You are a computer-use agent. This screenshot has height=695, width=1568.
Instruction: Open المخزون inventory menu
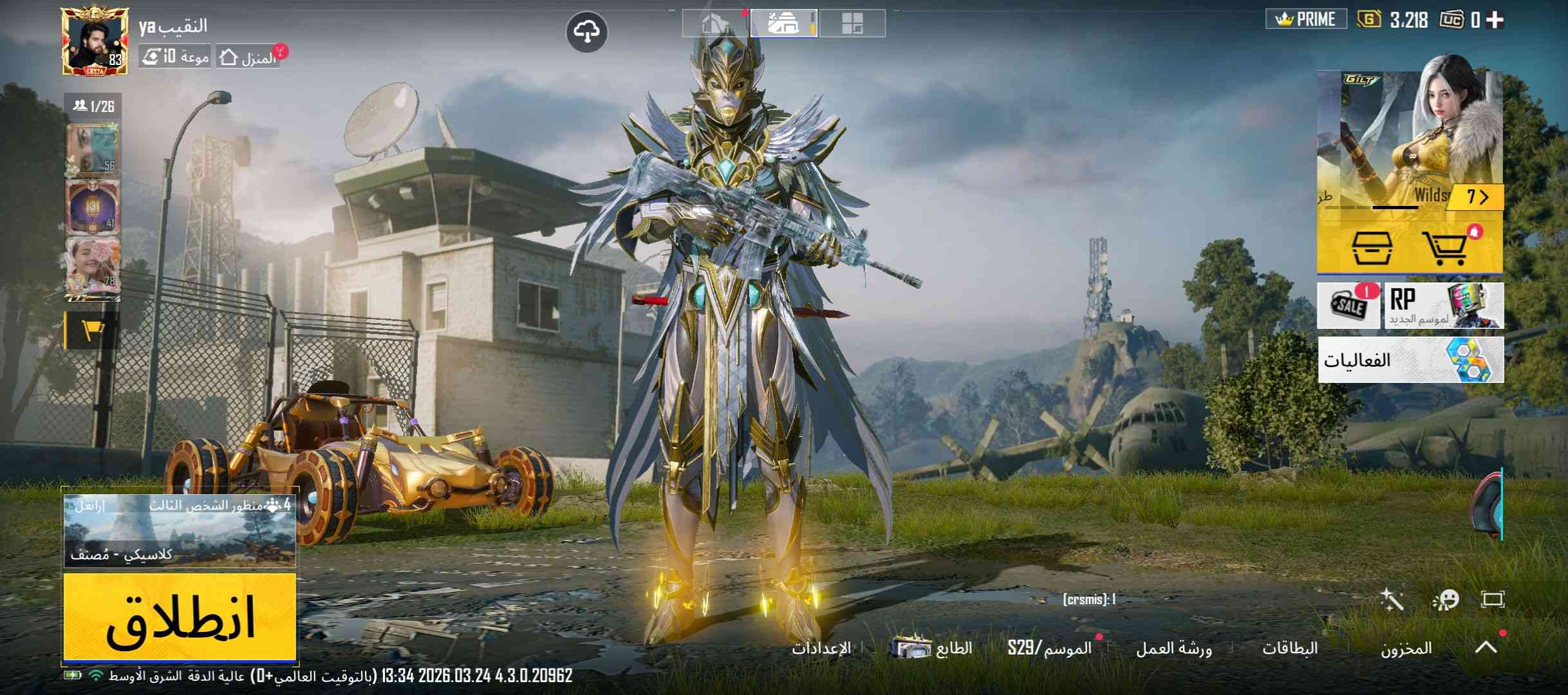coord(1406,648)
